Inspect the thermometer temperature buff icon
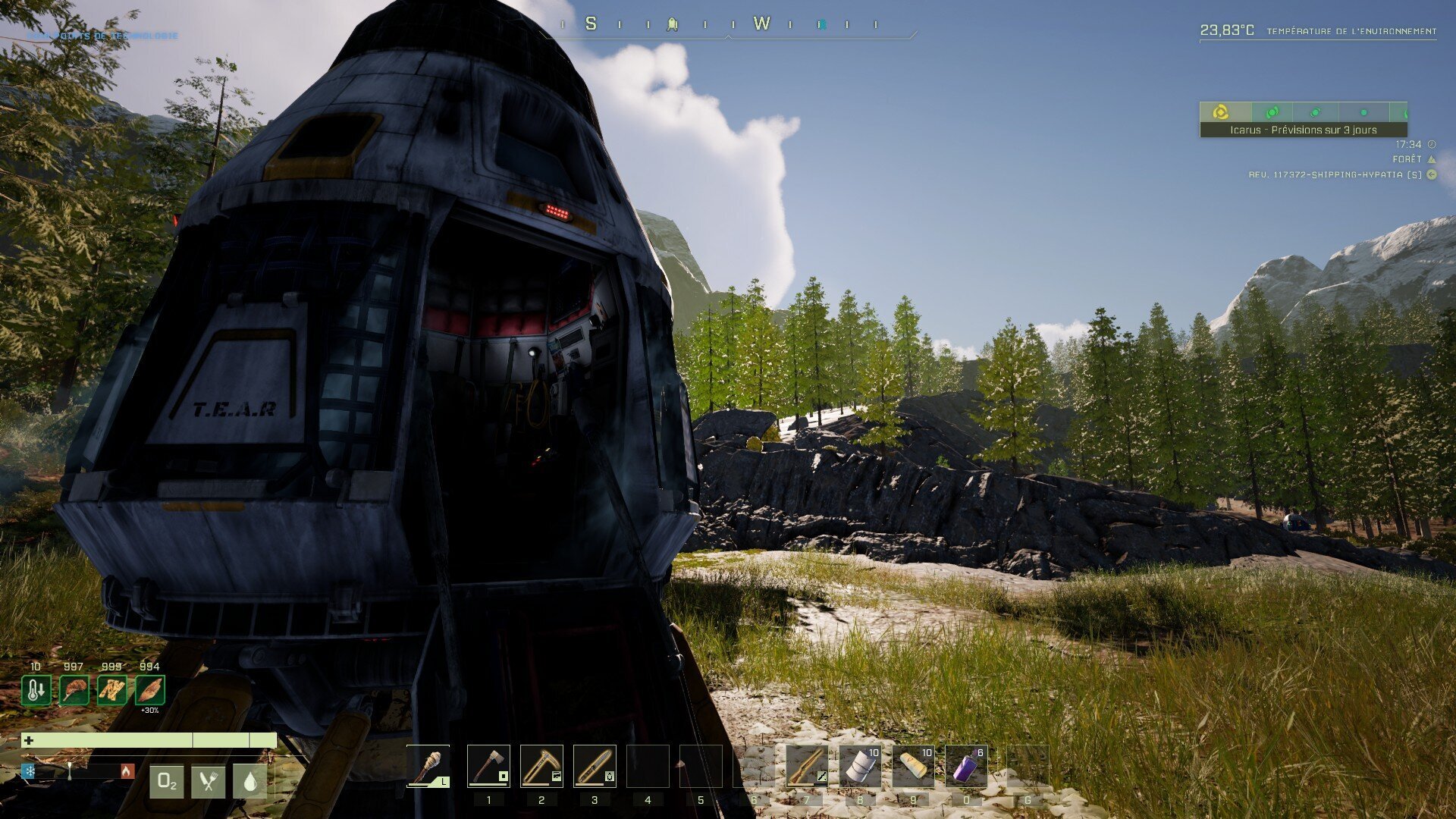 pos(36,691)
